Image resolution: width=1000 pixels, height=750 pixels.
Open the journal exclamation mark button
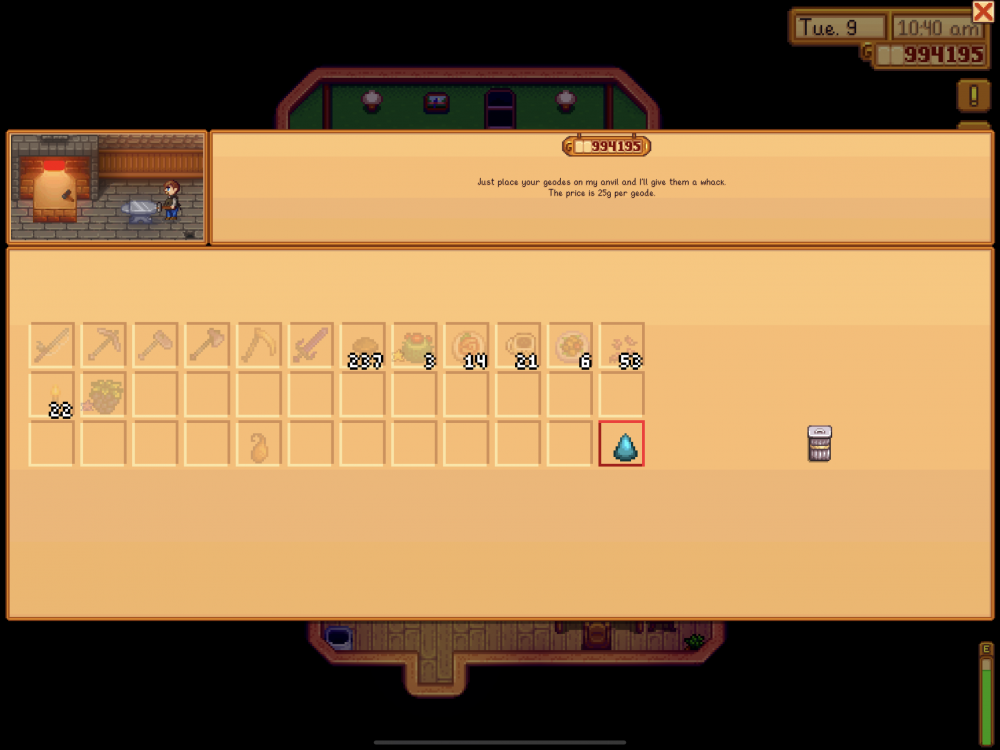pyautogui.click(x=973, y=95)
